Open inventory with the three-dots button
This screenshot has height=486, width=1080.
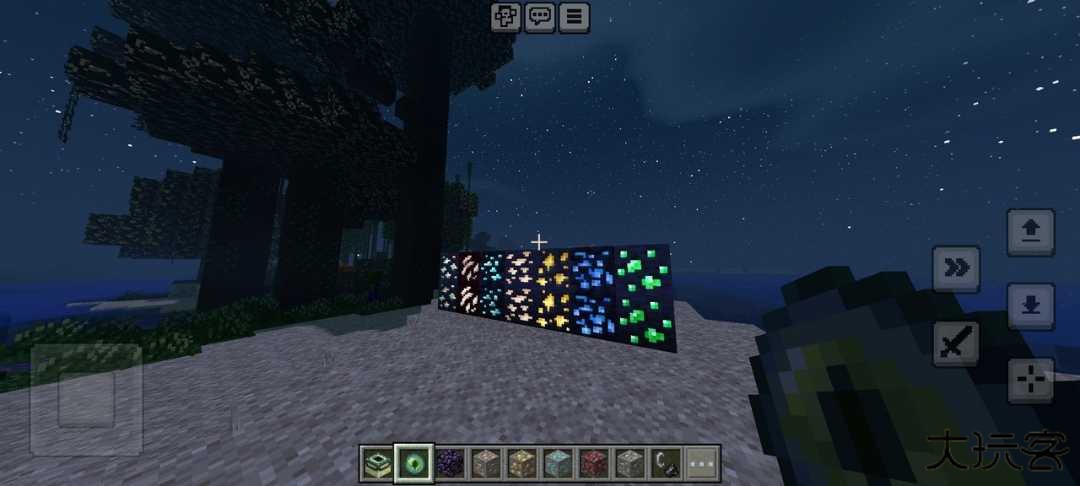coord(702,463)
